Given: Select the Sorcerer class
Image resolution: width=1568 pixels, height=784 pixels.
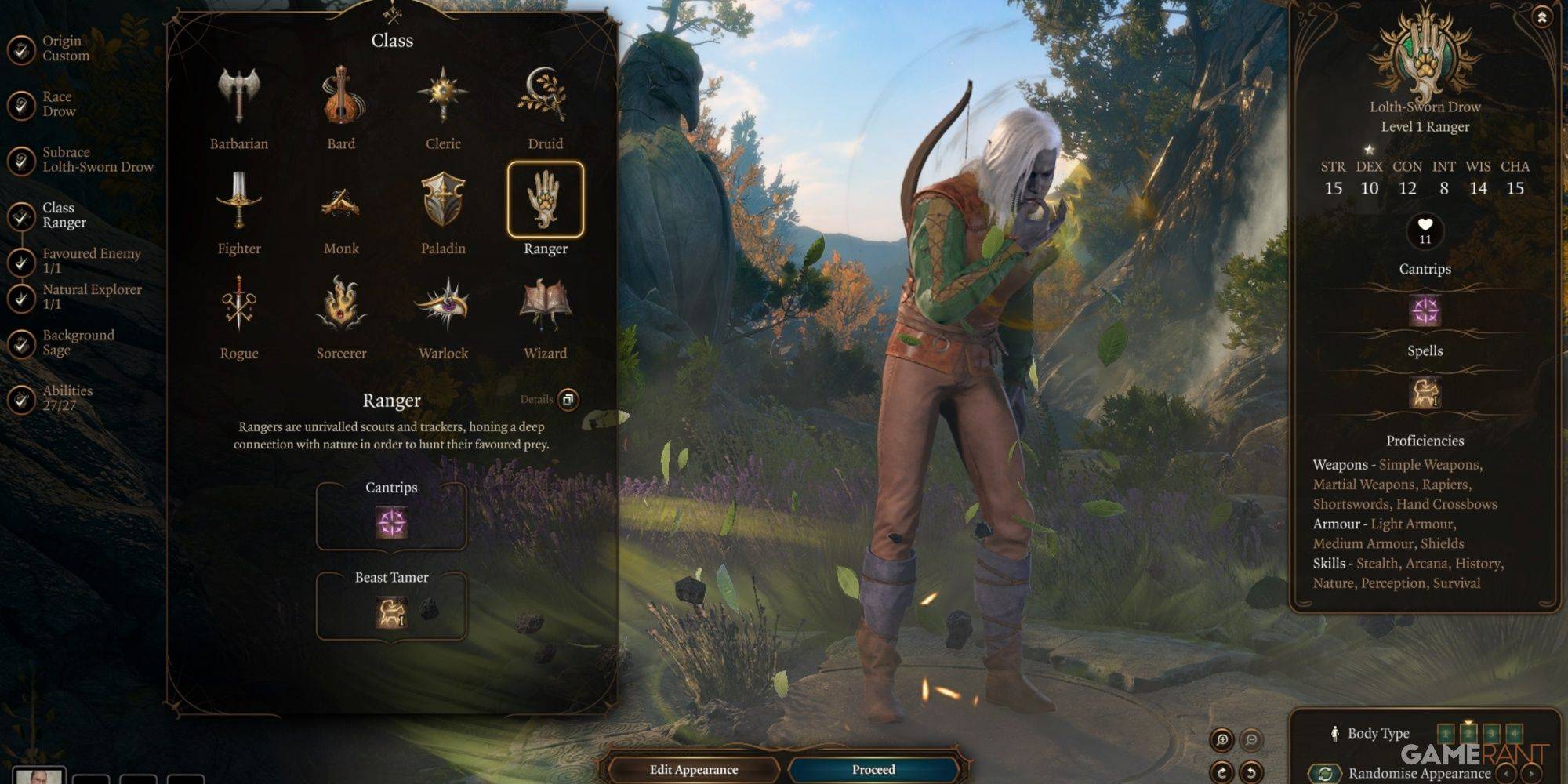Looking at the screenshot, I should point(341,306).
